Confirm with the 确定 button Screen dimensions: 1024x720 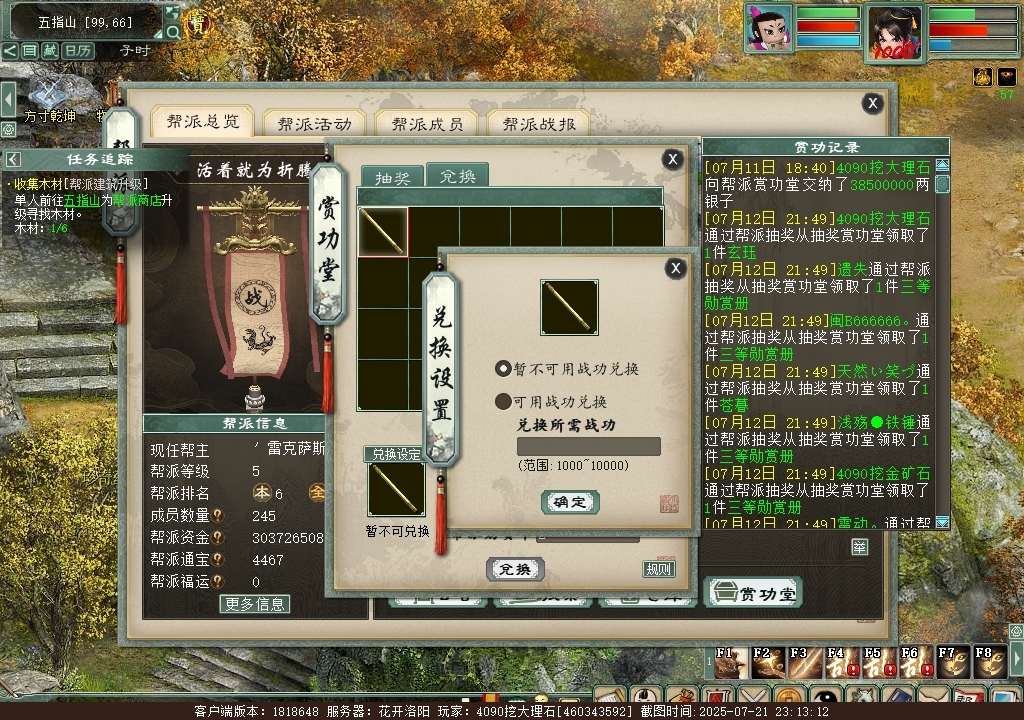coord(570,502)
